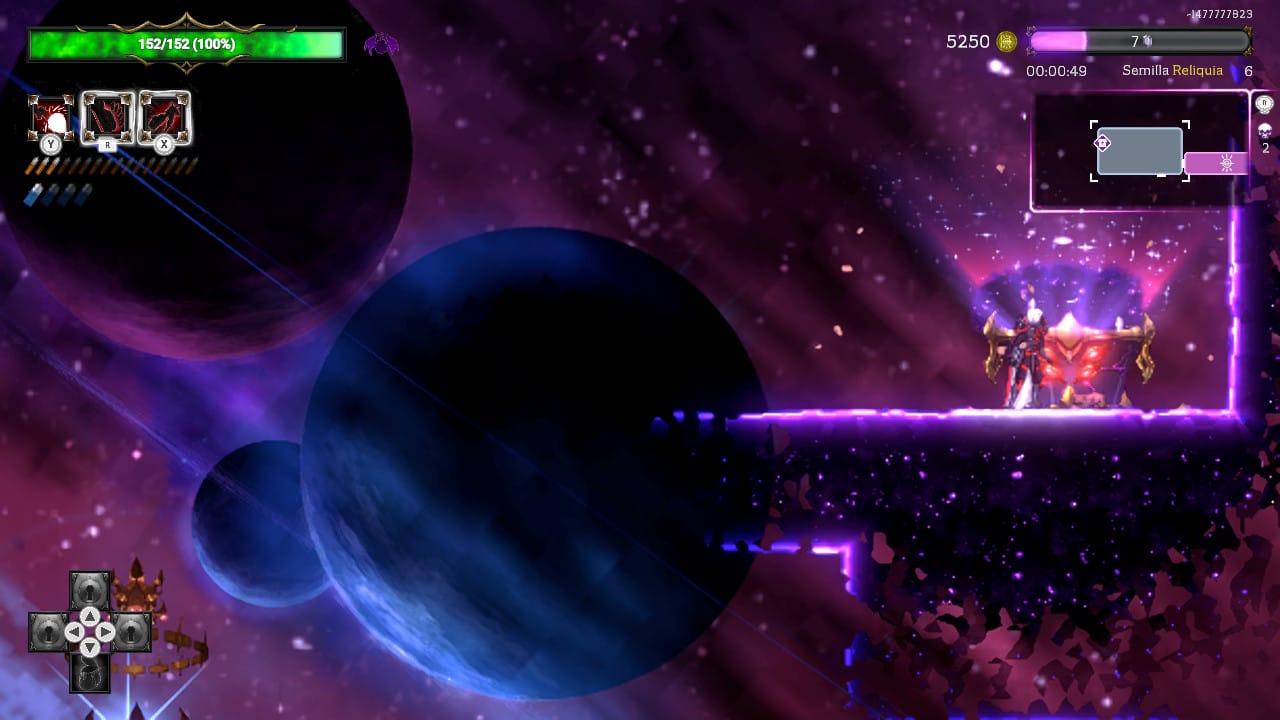The height and width of the screenshot is (720, 1280).
Task: Select the left locked quick-item slot
Action: (48, 632)
